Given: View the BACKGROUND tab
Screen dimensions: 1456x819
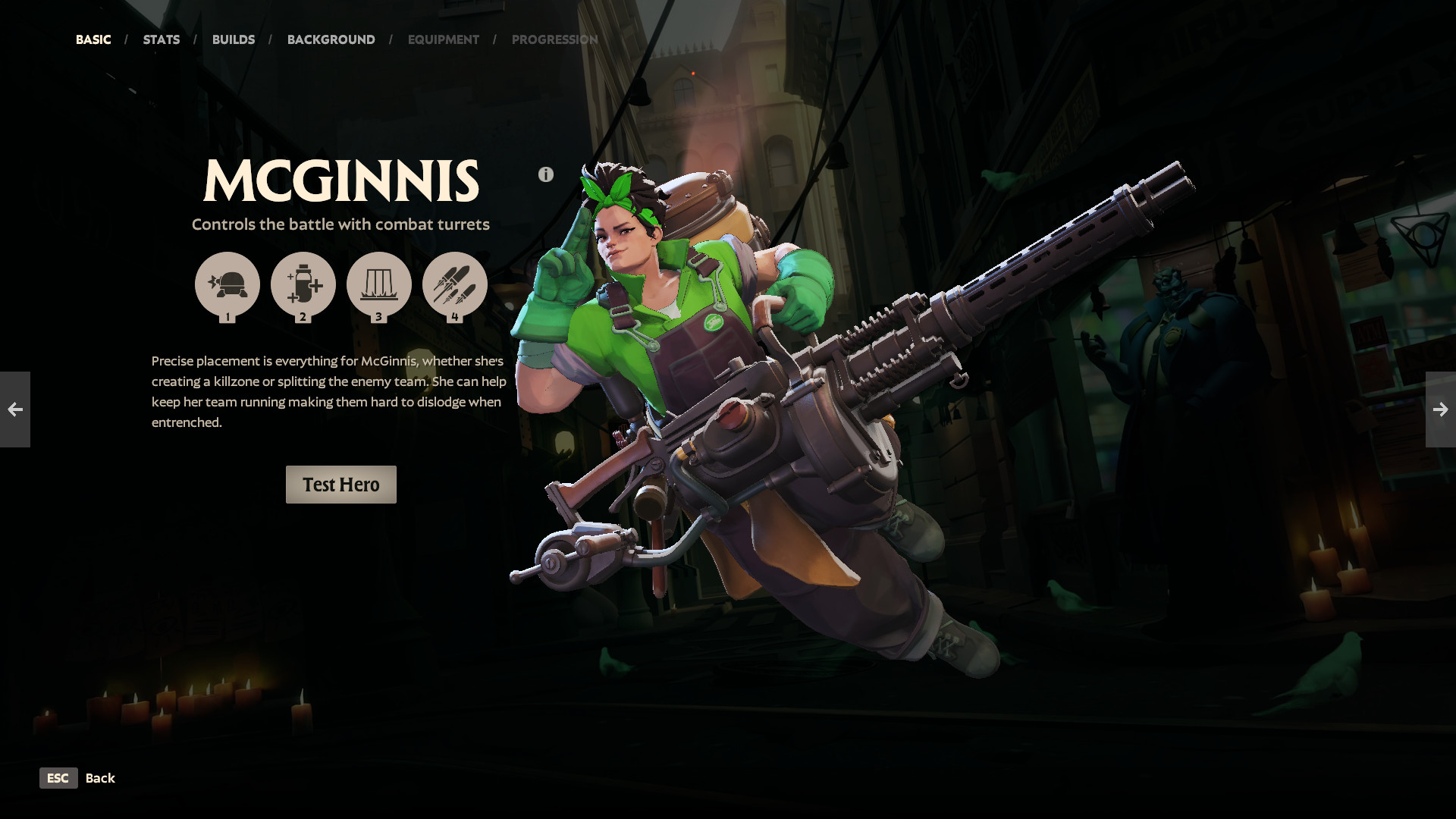Looking at the screenshot, I should (331, 39).
